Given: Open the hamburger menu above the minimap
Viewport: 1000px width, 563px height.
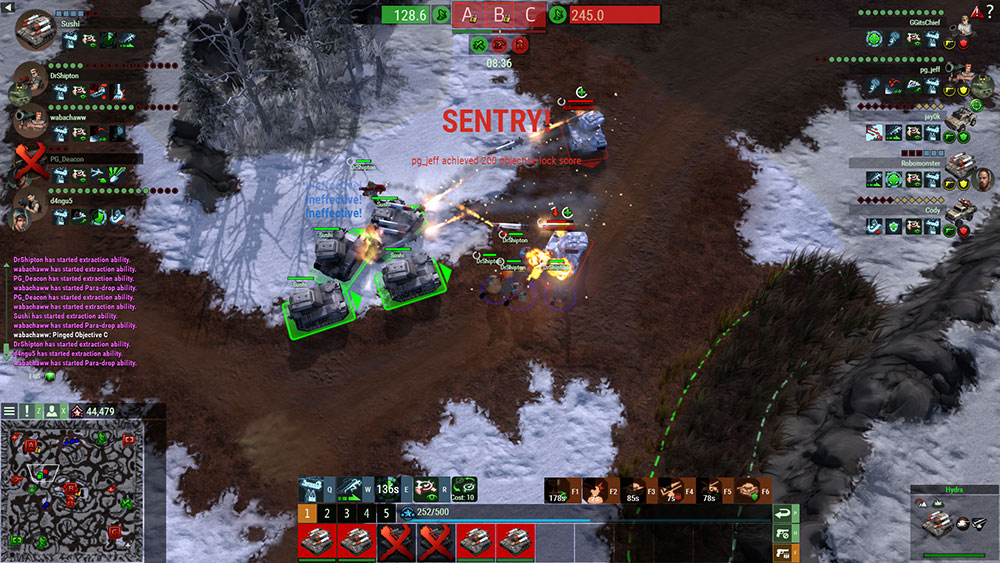Looking at the screenshot, I should 9,411.
